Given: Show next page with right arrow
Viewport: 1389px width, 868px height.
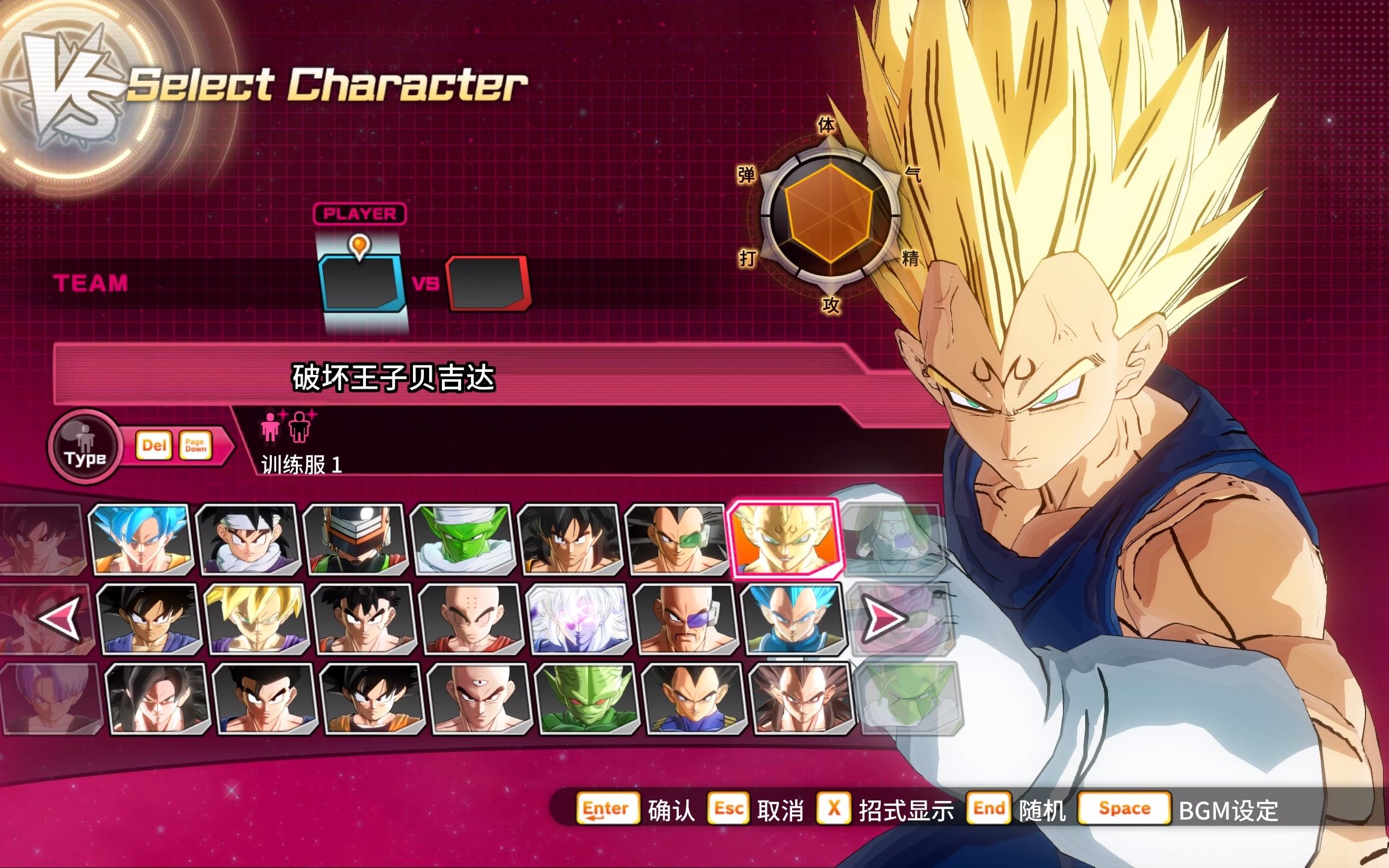Looking at the screenshot, I should (x=883, y=618).
